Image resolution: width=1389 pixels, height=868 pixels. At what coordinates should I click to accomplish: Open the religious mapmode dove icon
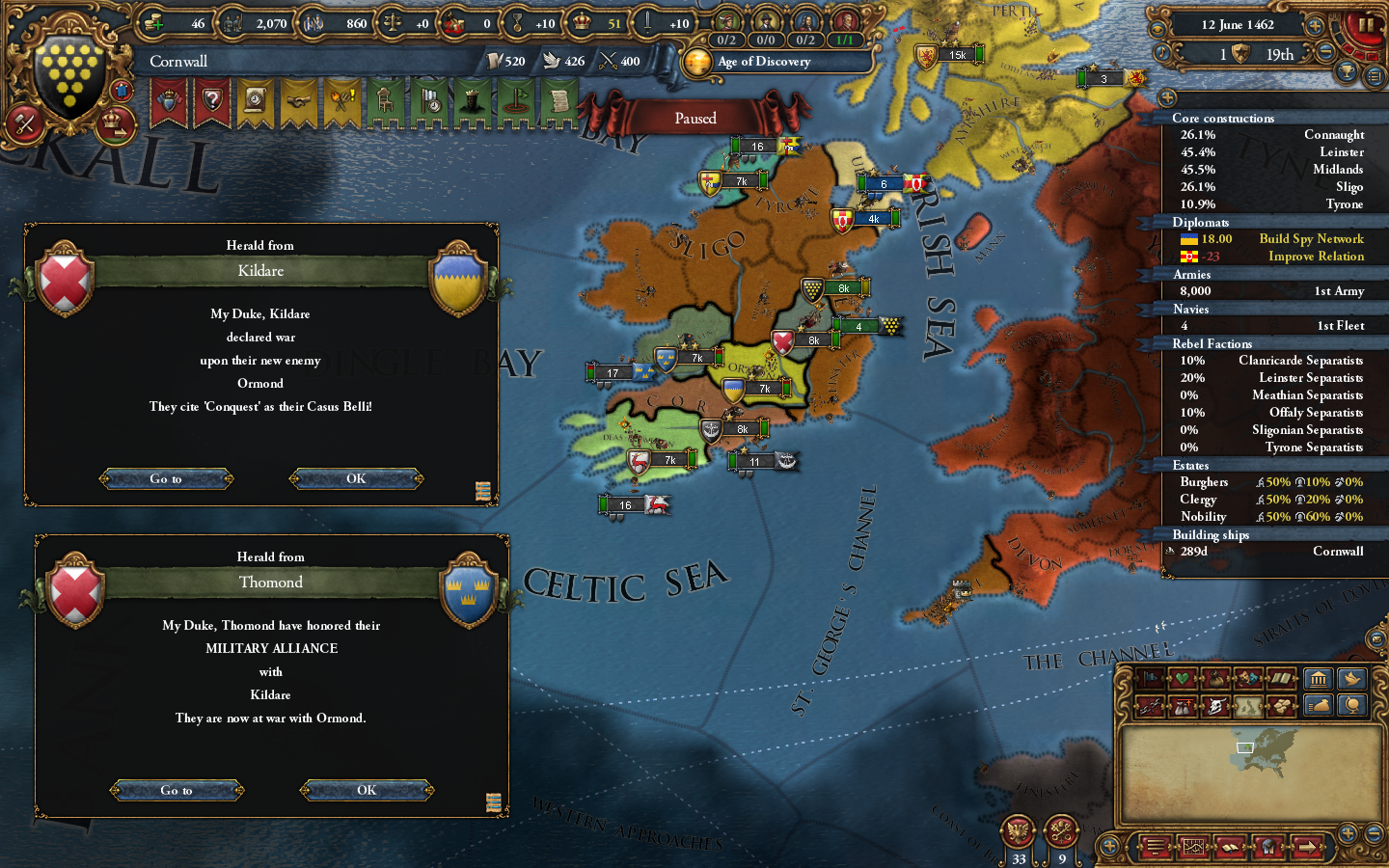tap(1352, 679)
